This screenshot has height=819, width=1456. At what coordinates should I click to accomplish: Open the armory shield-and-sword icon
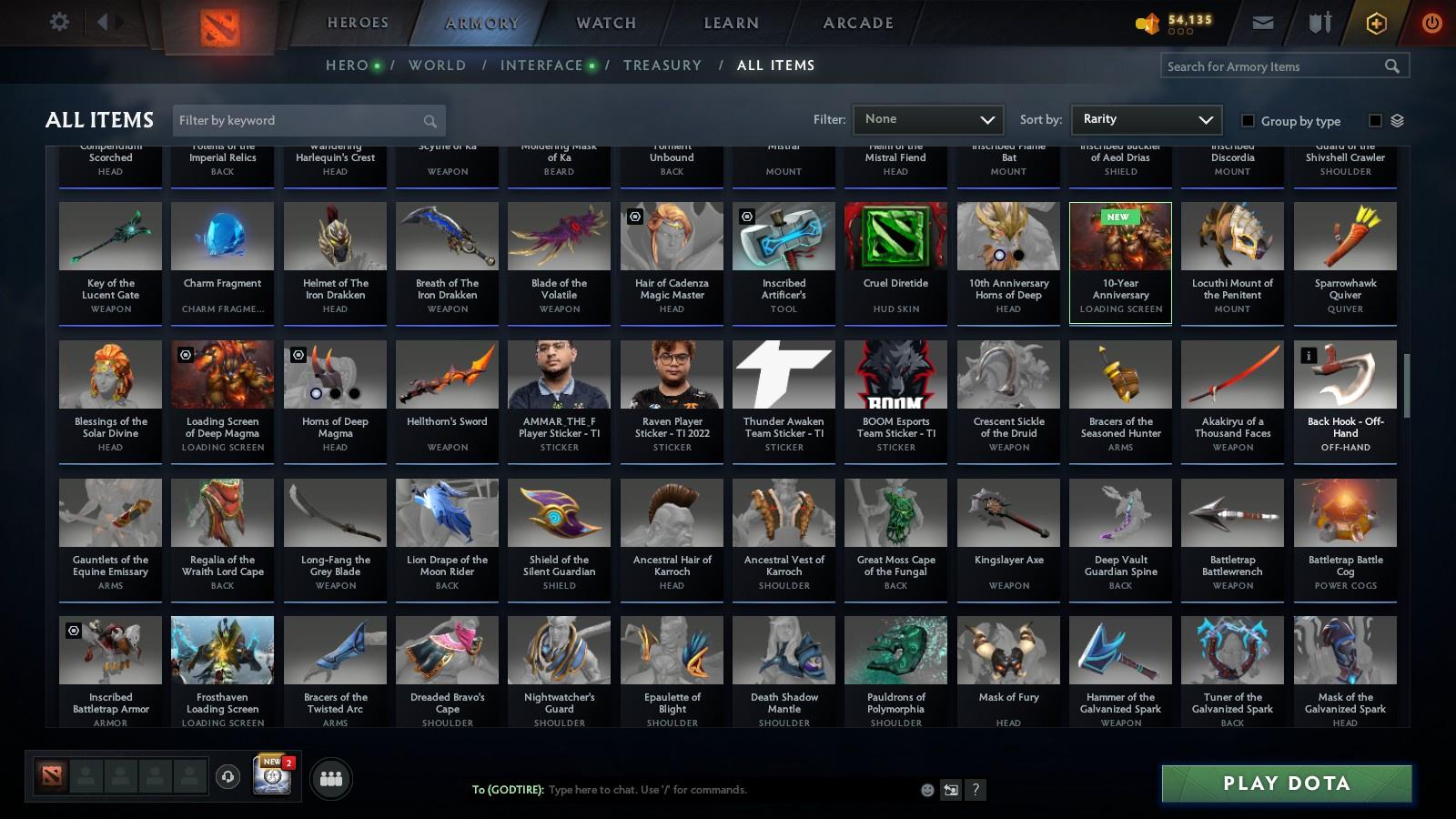[x=1317, y=21]
